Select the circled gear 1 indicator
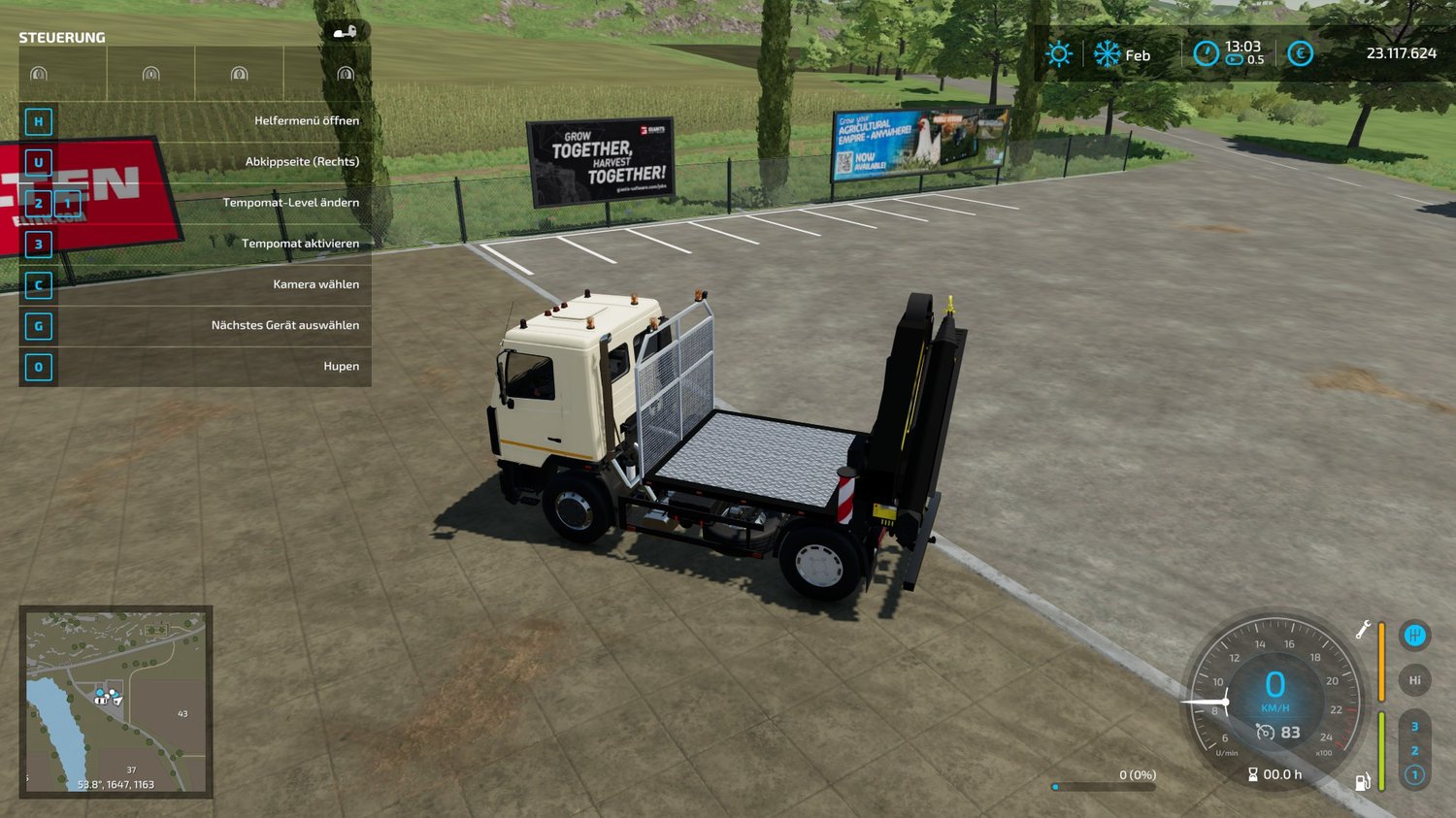Image resolution: width=1456 pixels, height=818 pixels. point(1414,774)
